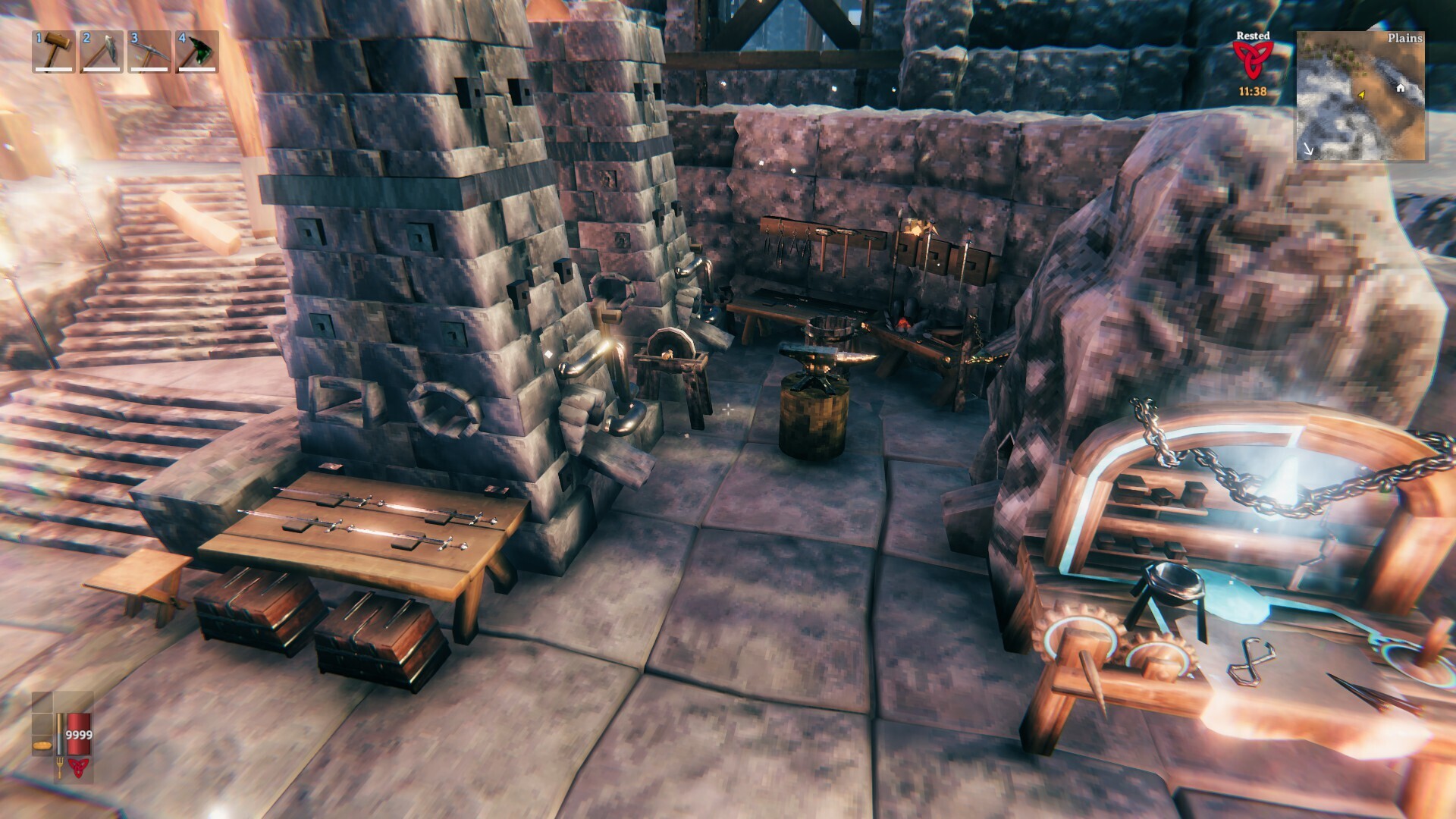Image resolution: width=1456 pixels, height=819 pixels.
Task: Click an empty food slot above the bread
Action: [x=42, y=724]
